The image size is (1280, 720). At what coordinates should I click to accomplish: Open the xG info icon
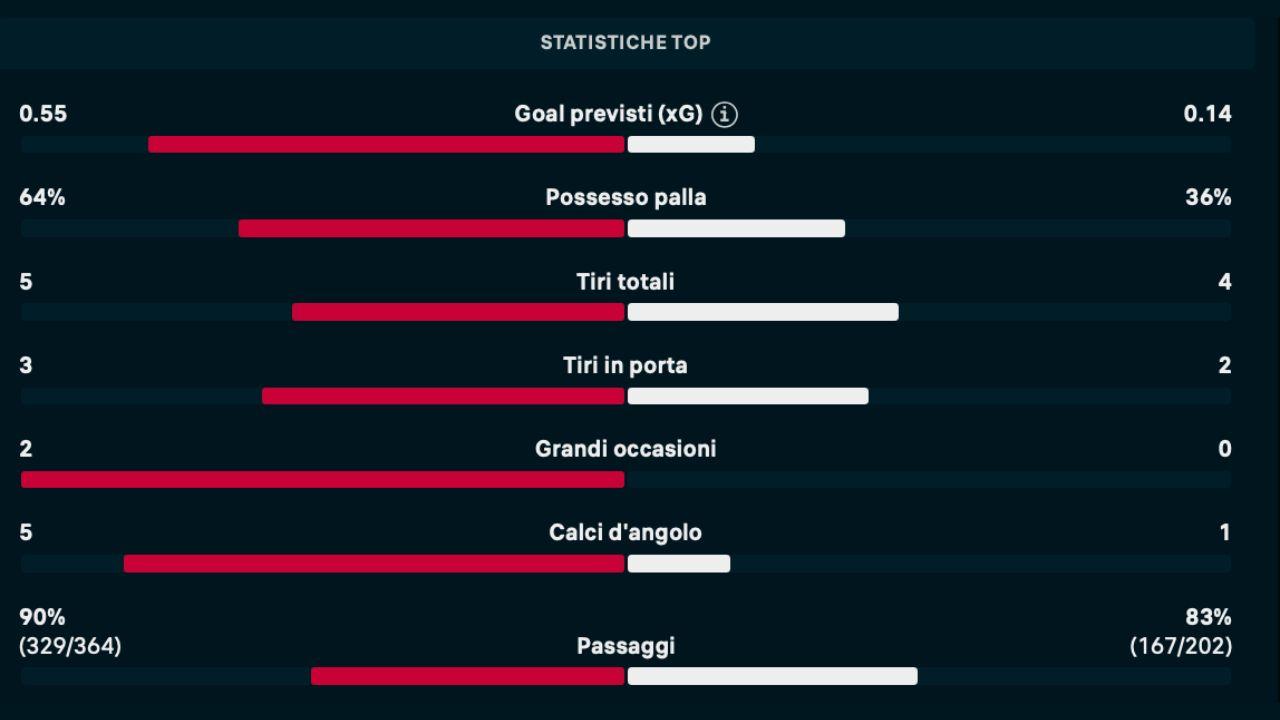click(725, 115)
